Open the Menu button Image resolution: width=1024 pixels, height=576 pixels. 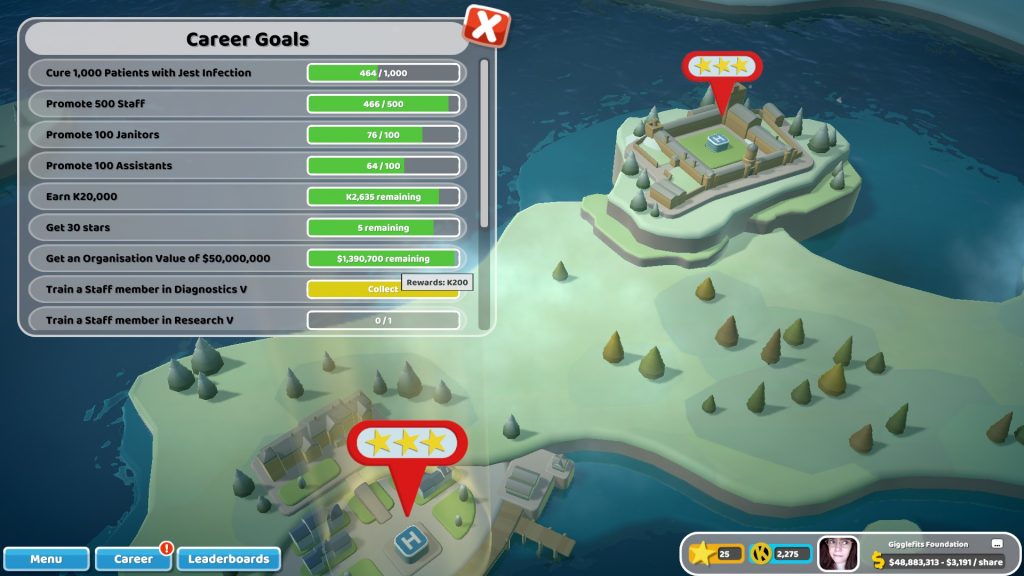(46, 559)
